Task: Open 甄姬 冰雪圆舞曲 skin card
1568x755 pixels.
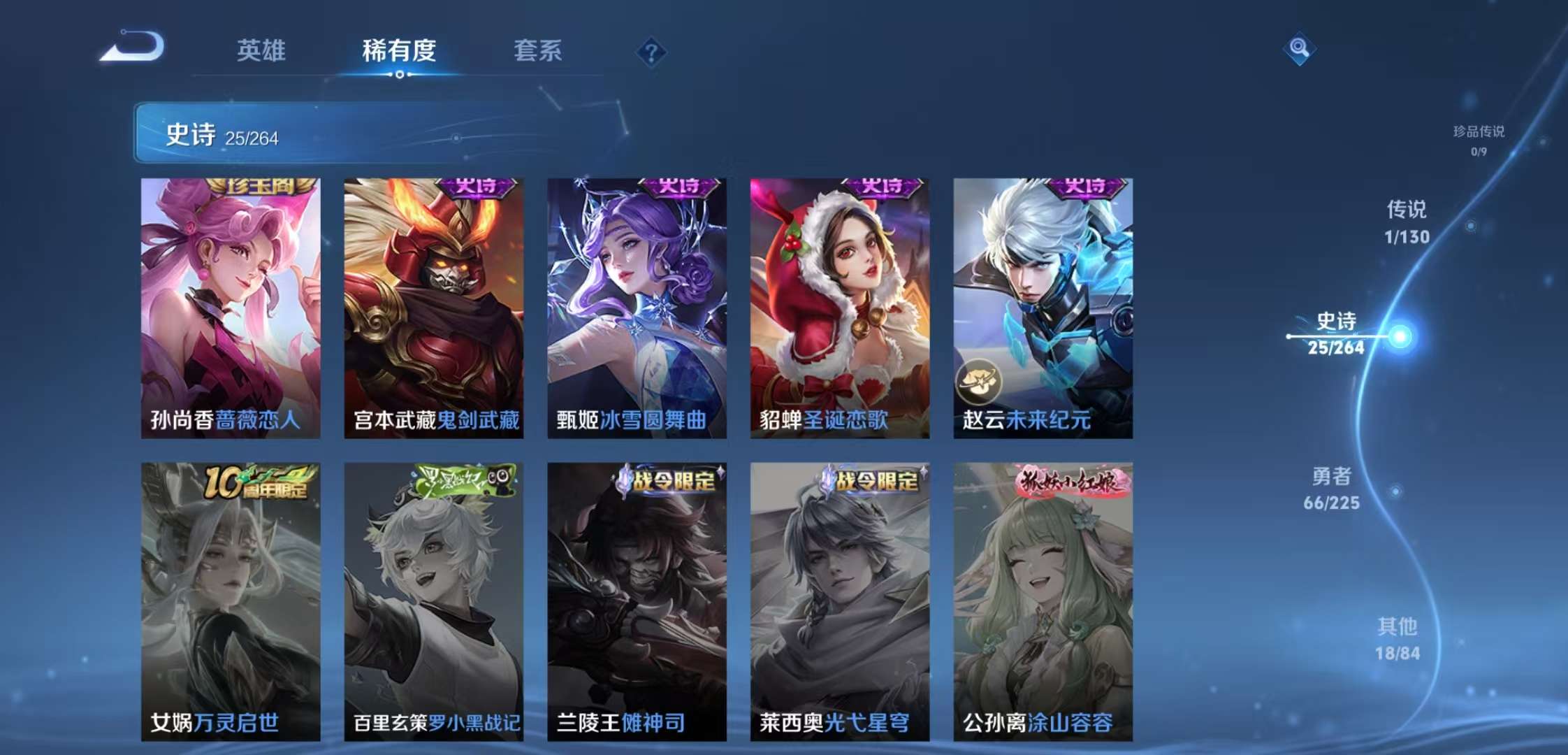Action: [x=637, y=308]
